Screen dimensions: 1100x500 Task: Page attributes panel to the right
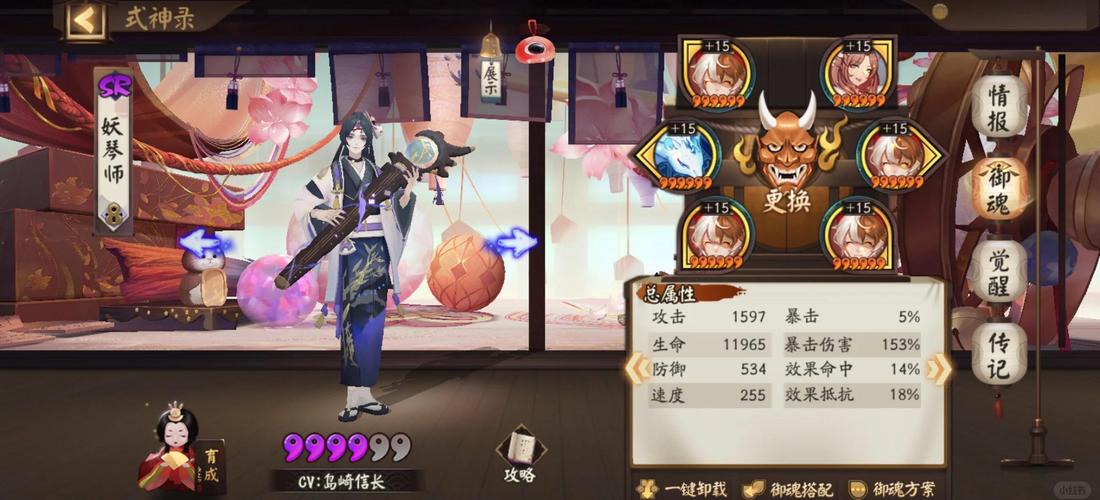[938, 369]
